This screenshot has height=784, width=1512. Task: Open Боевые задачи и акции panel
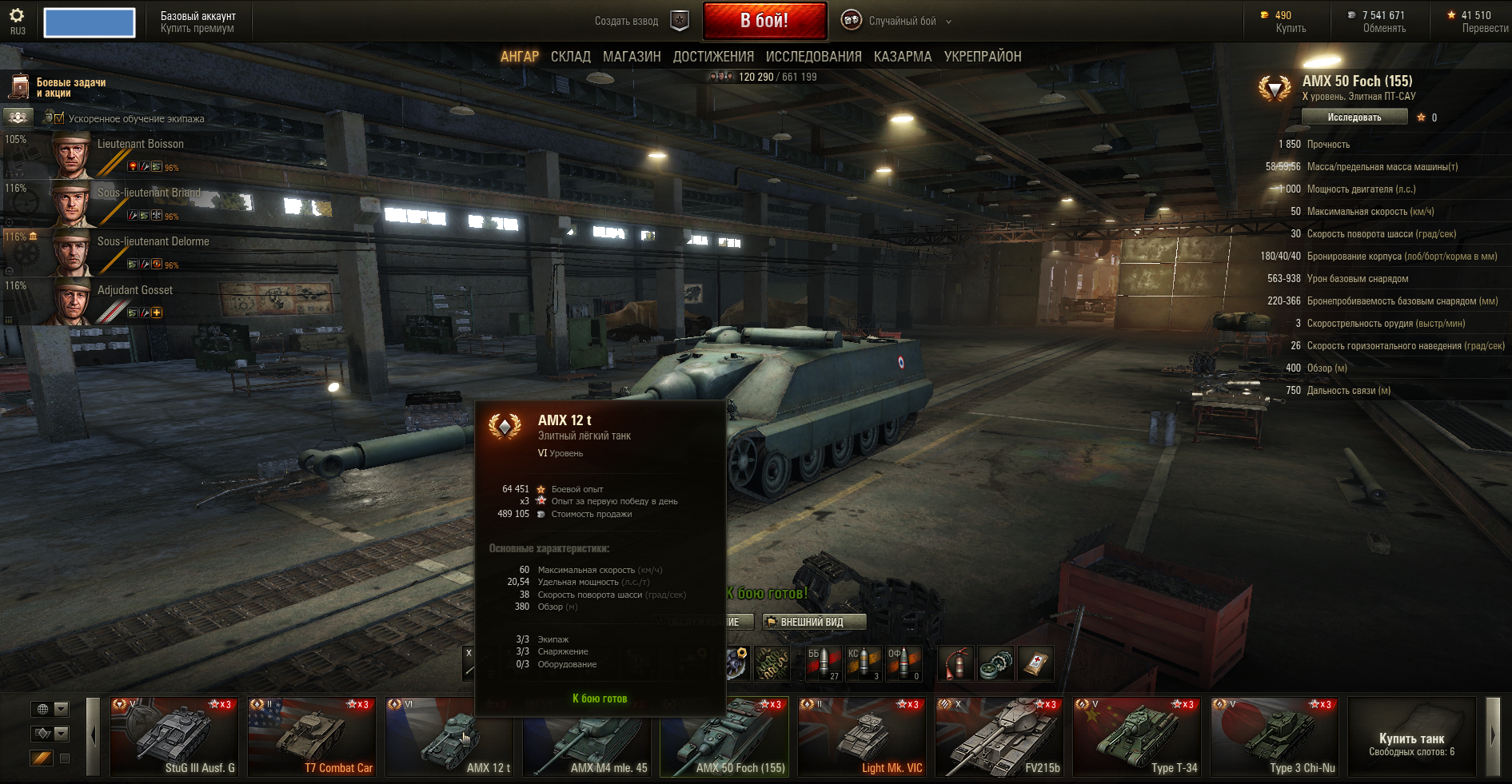pyautogui.click(x=70, y=88)
